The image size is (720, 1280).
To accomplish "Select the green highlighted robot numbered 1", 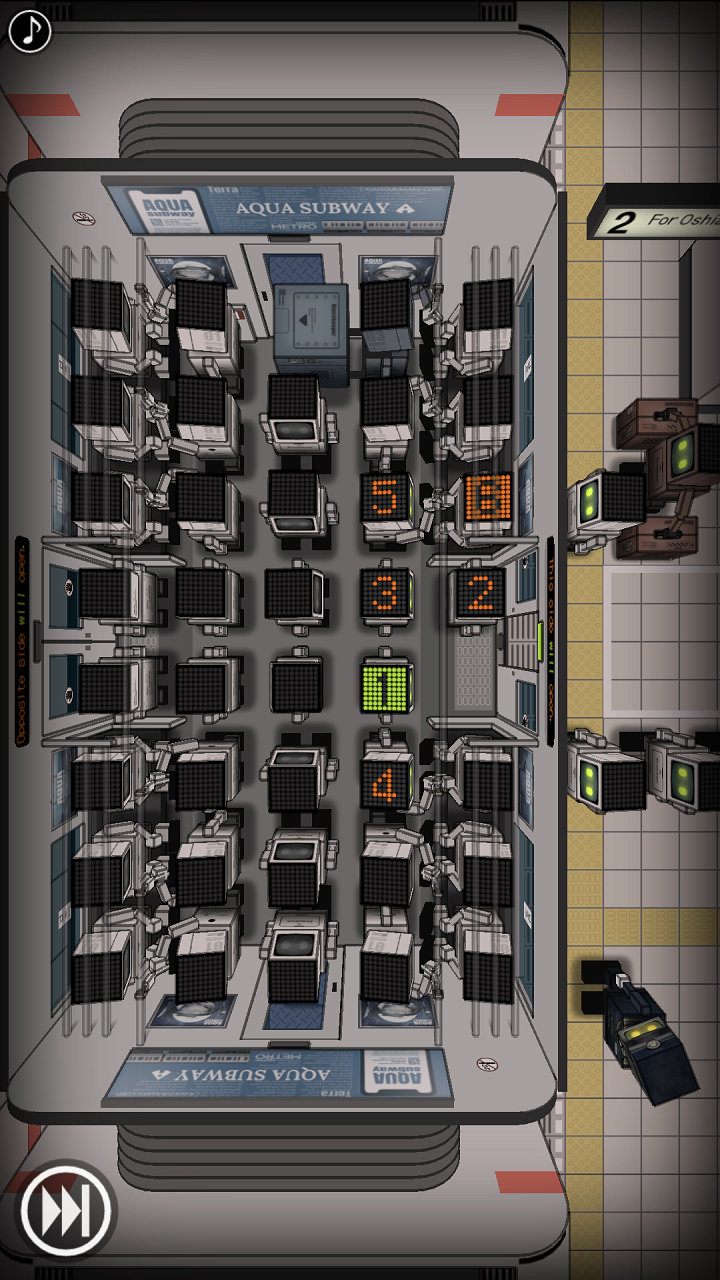I will (386, 688).
